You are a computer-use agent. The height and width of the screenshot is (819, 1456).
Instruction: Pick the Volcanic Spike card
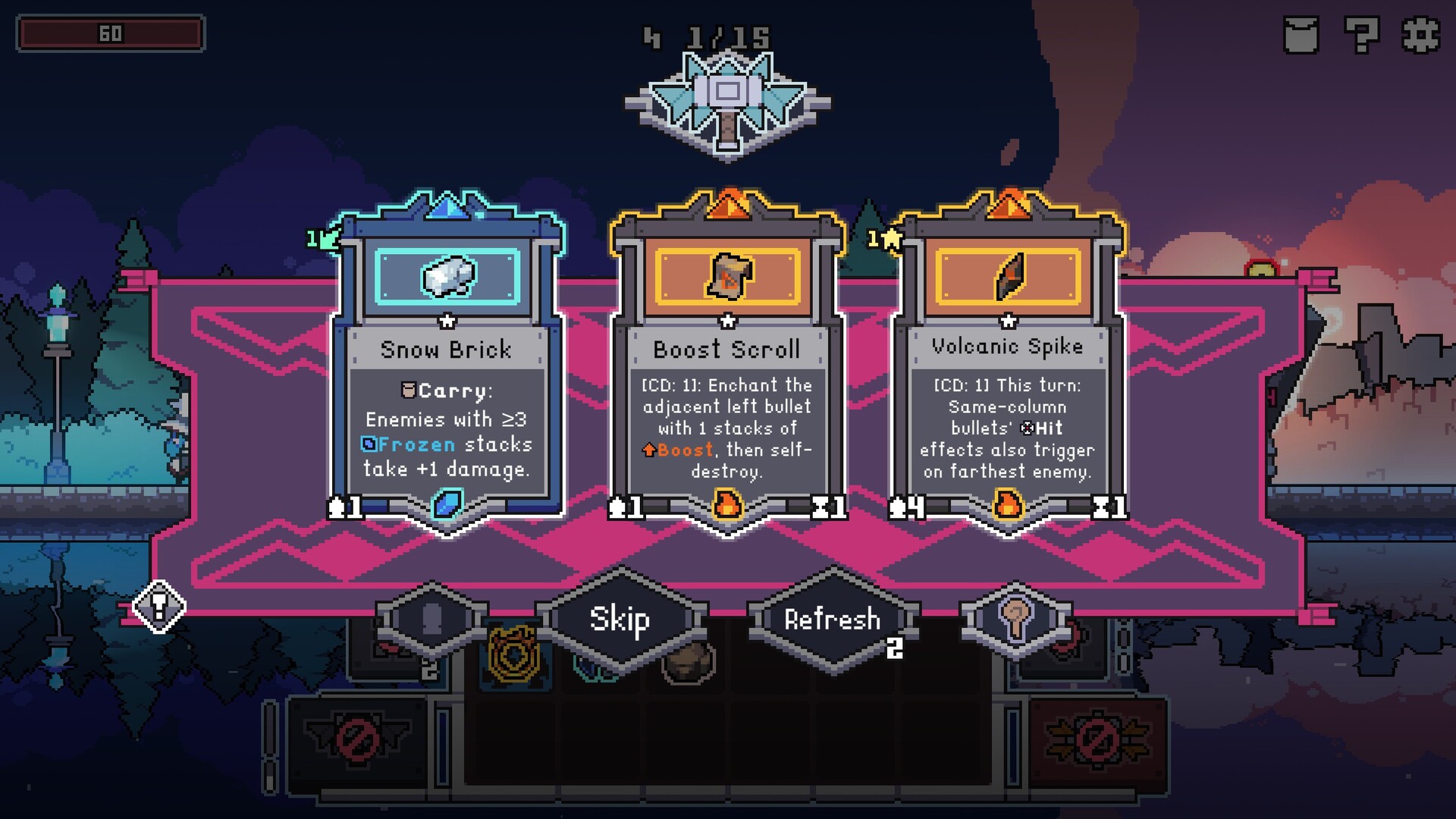tap(1008, 364)
